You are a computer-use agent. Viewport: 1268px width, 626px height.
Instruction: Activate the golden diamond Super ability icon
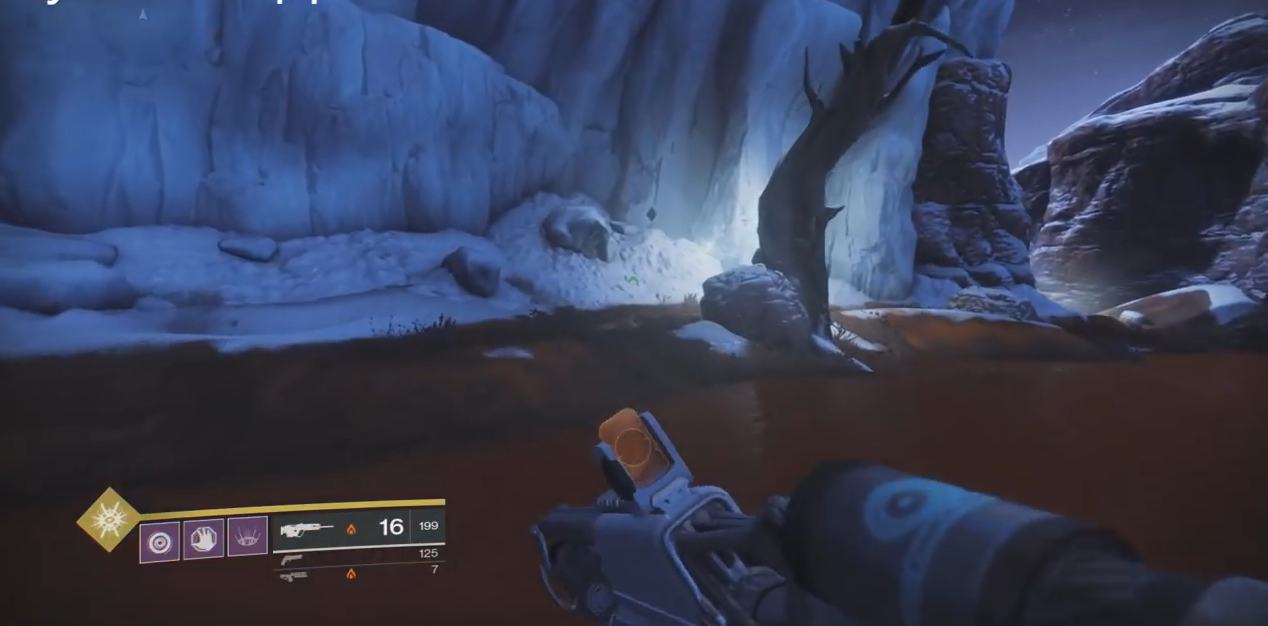click(108, 519)
